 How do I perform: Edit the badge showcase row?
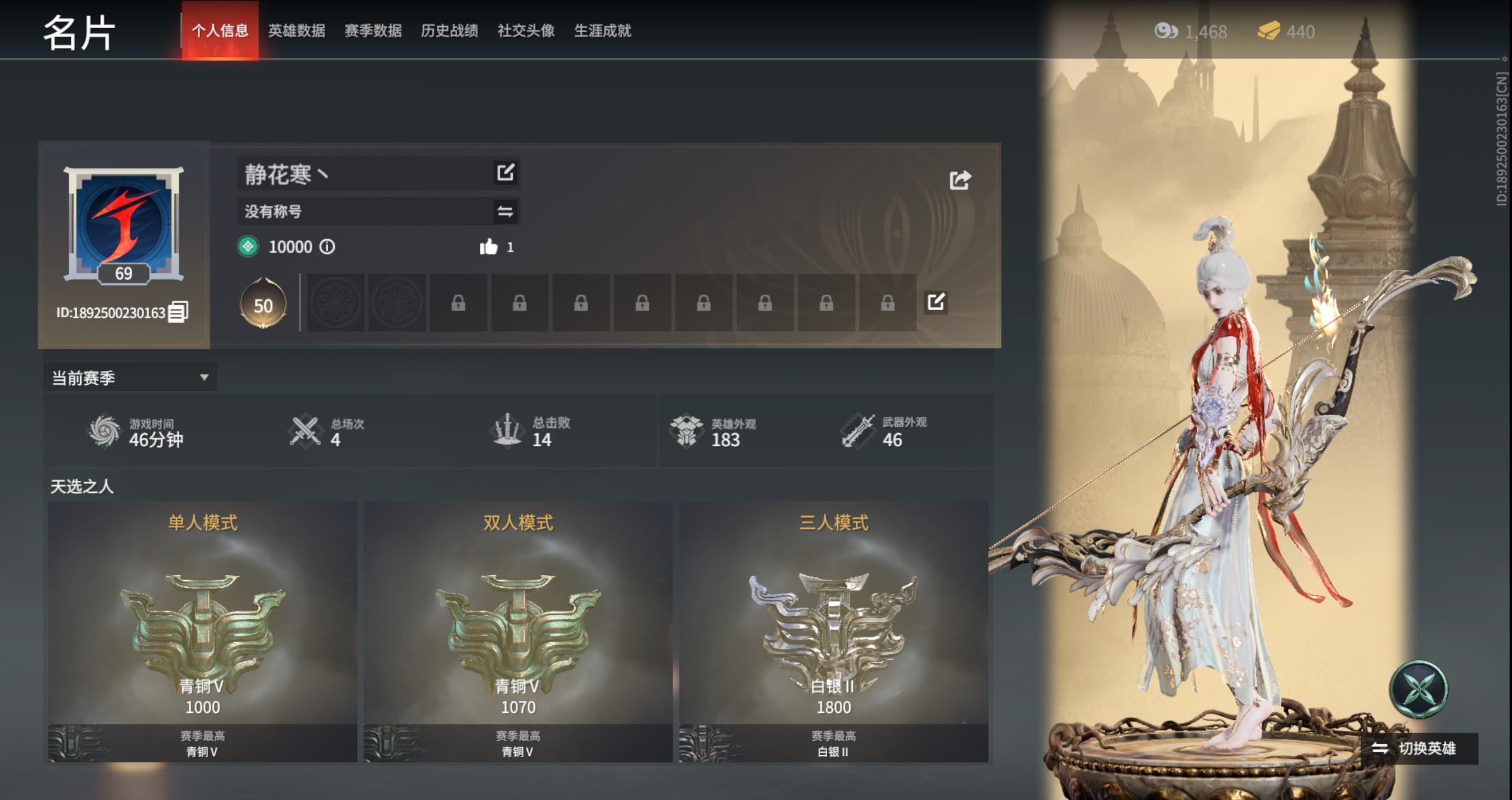tap(936, 302)
